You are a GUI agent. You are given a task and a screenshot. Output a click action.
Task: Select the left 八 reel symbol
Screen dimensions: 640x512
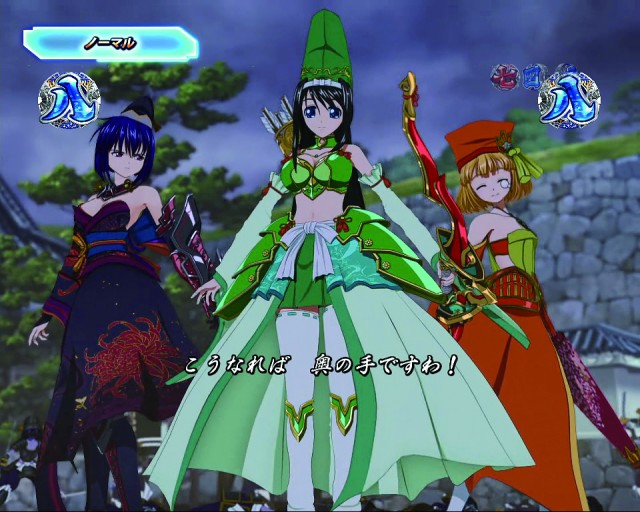pyautogui.click(x=68, y=100)
